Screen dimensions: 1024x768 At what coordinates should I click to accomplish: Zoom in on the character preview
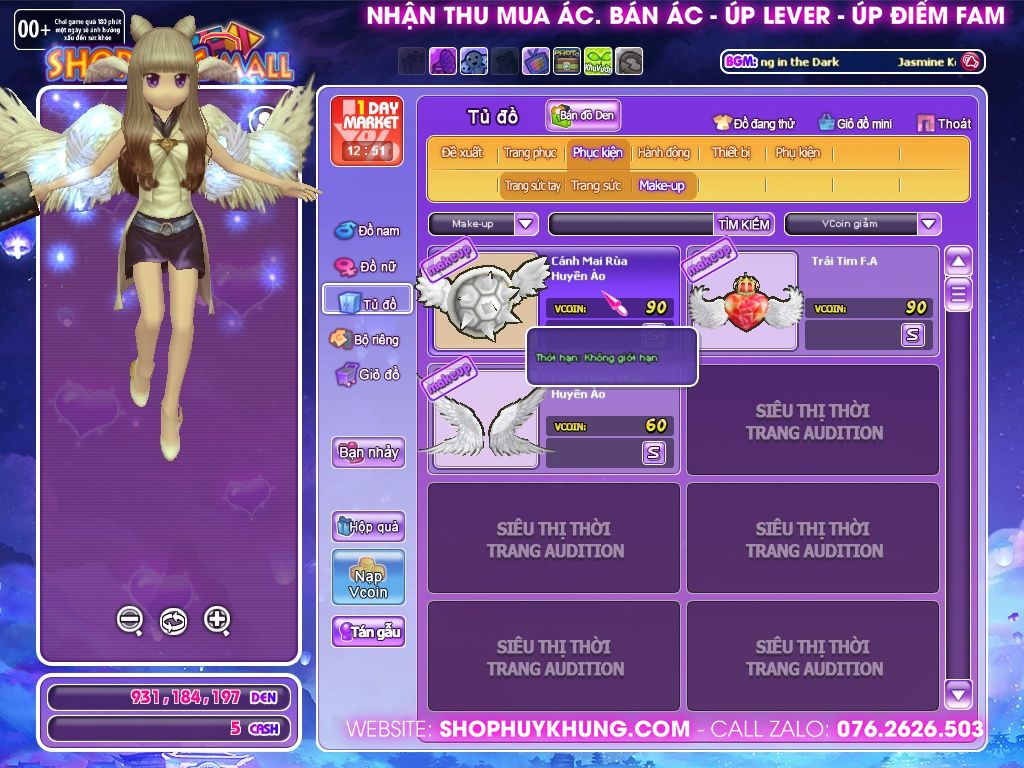click(217, 620)
